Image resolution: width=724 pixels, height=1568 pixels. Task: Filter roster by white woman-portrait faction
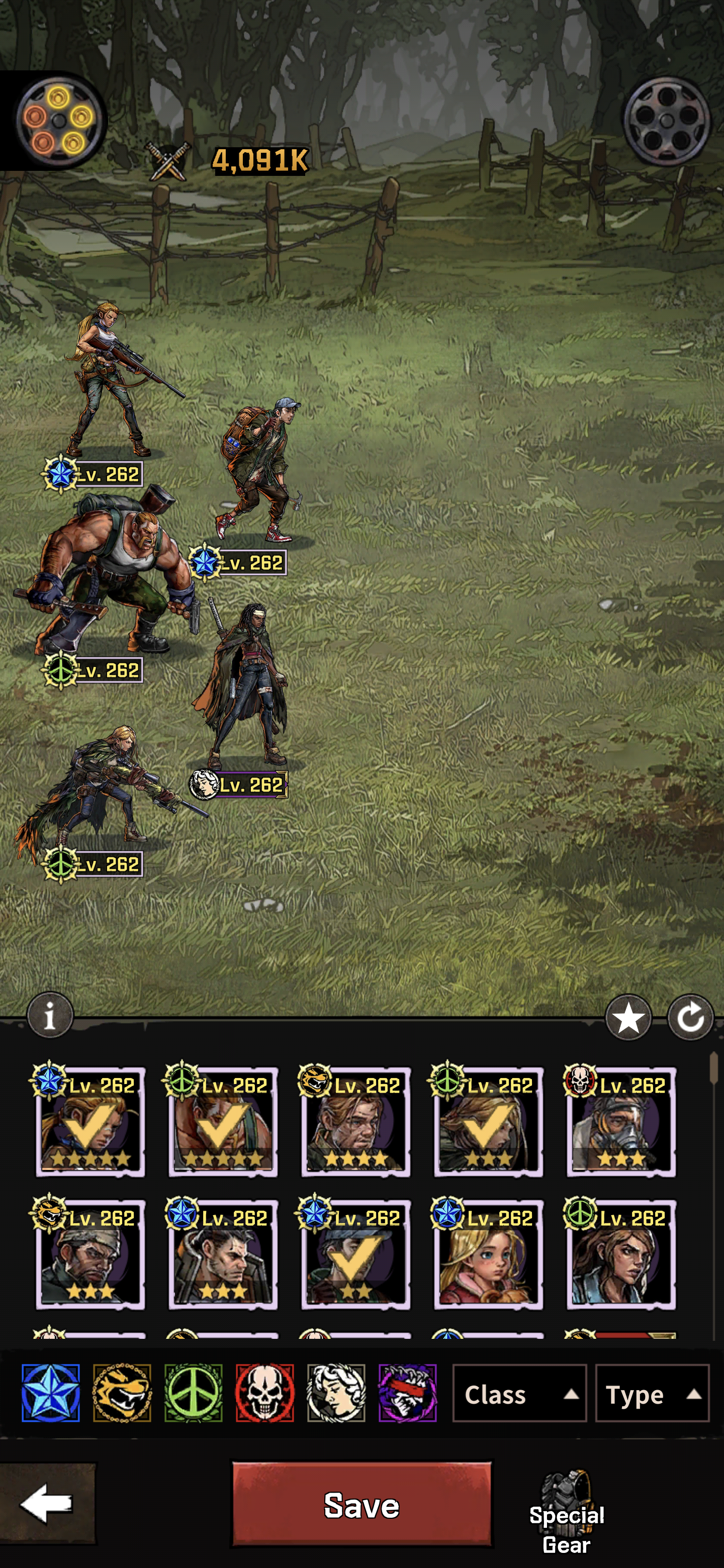(336, 1393)
